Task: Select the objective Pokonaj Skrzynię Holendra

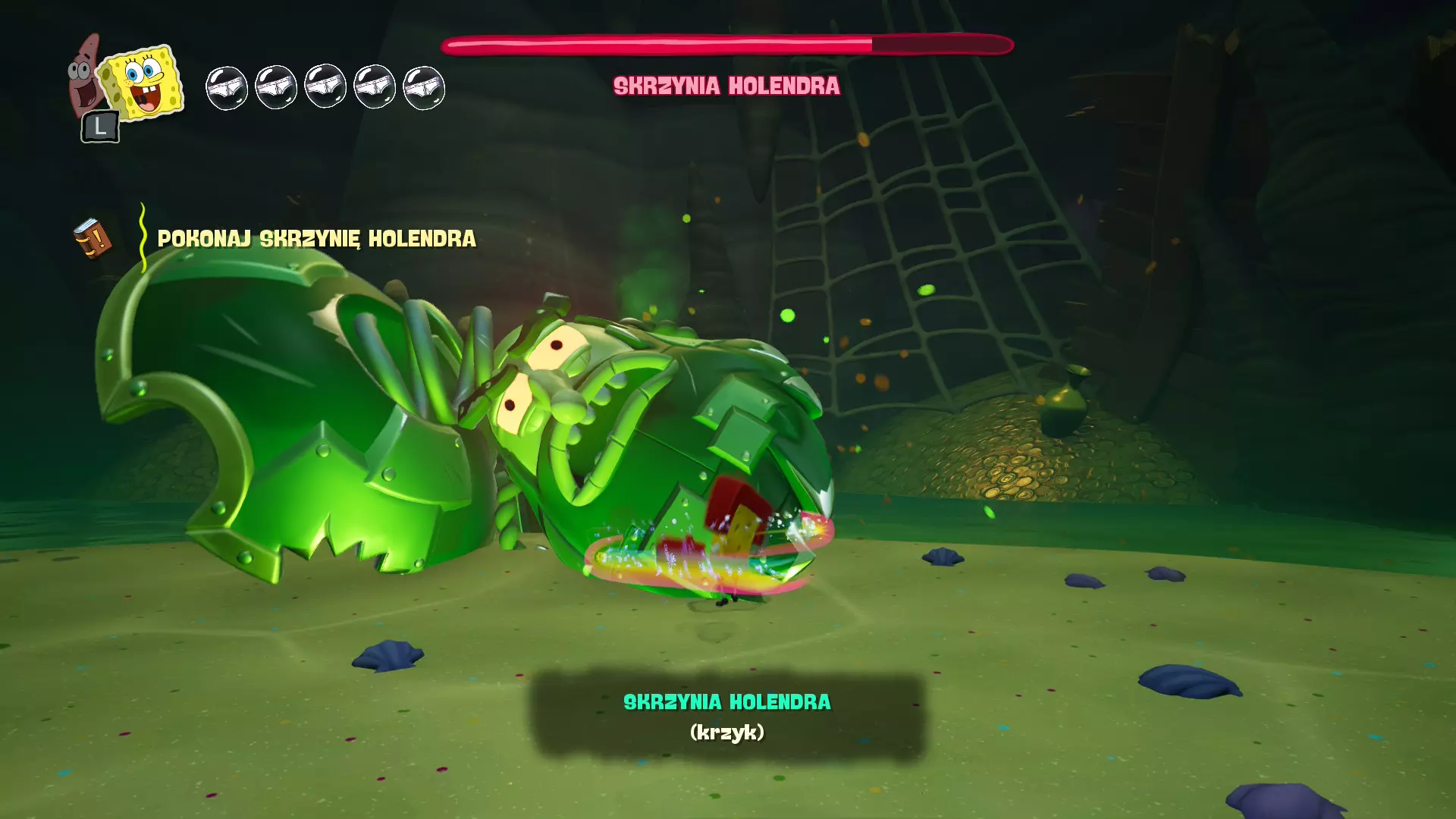Action: pyautogui.click(x=316, y=239)
